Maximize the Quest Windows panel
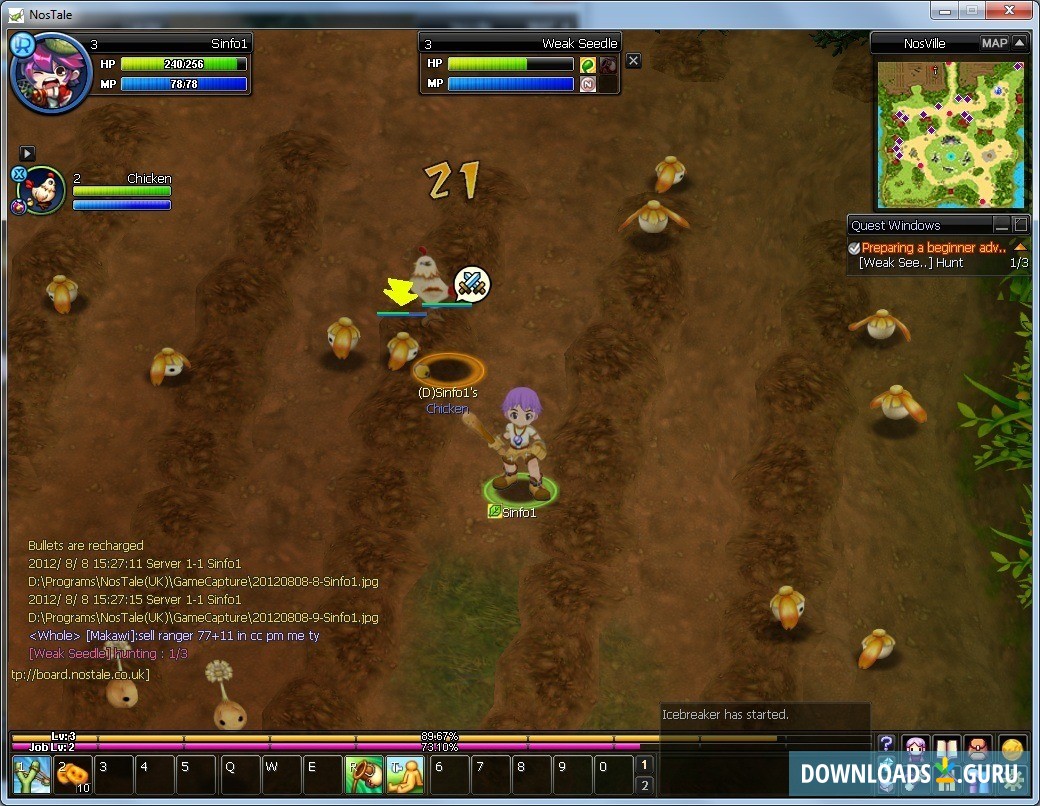Screen dimensions: 1040x806 coord(1020,225)
